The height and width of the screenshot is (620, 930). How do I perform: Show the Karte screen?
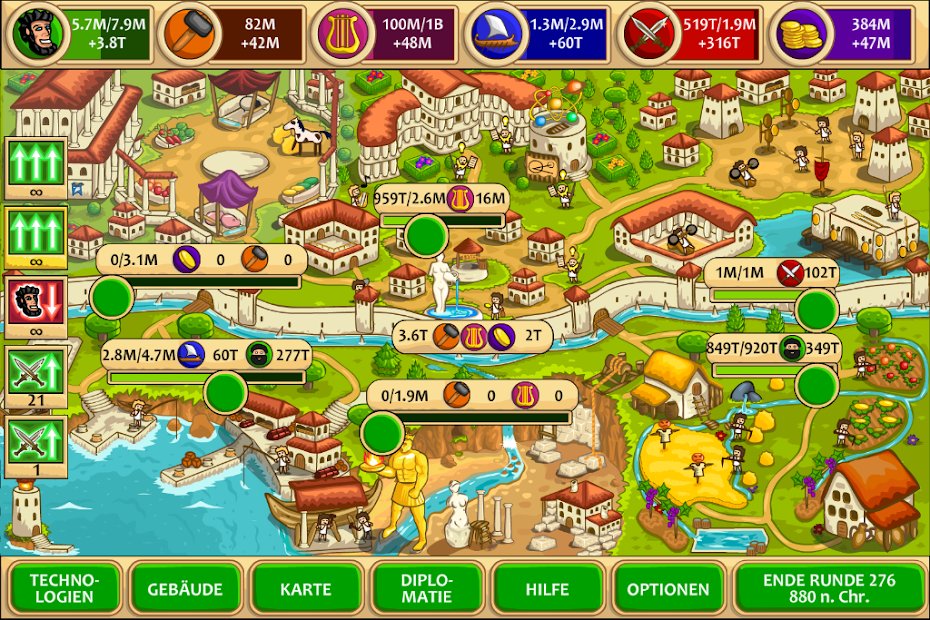[306, 589]
